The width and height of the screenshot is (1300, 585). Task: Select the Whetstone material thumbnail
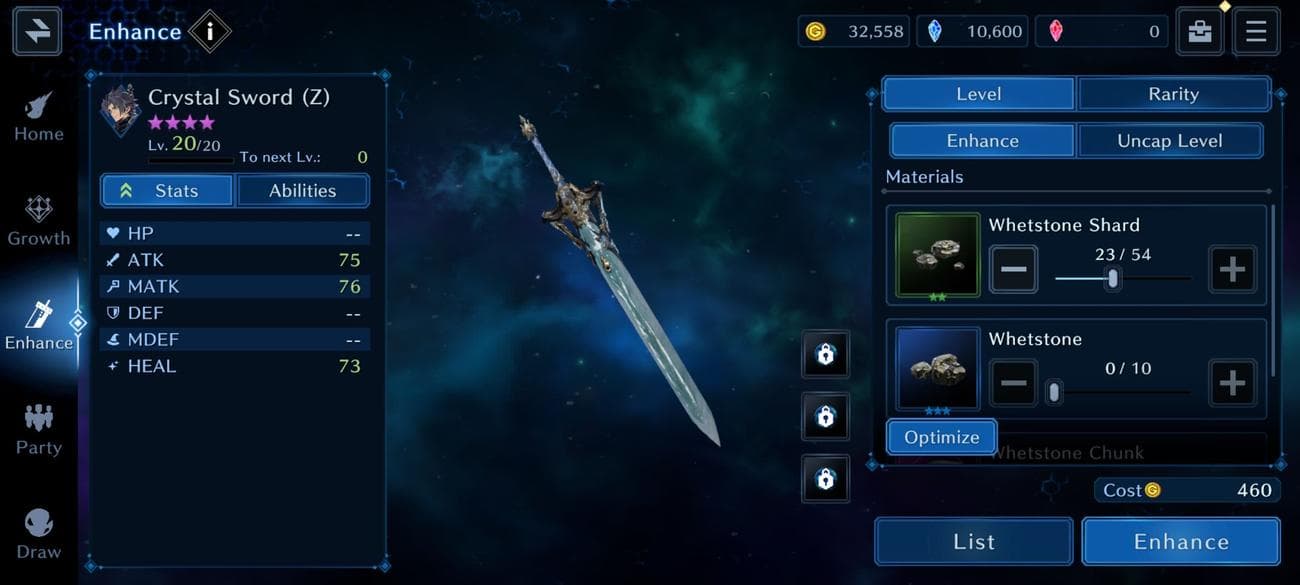(937, 369)
